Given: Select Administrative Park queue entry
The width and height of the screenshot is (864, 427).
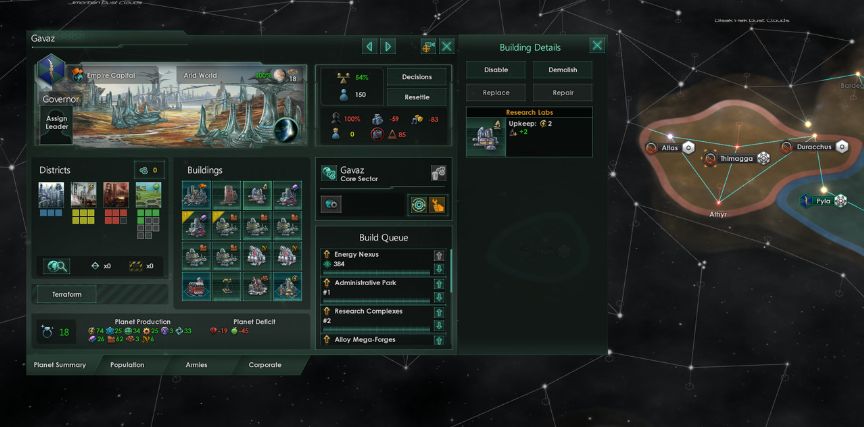Looking at the screenshot, I should [x=377, y=287].
